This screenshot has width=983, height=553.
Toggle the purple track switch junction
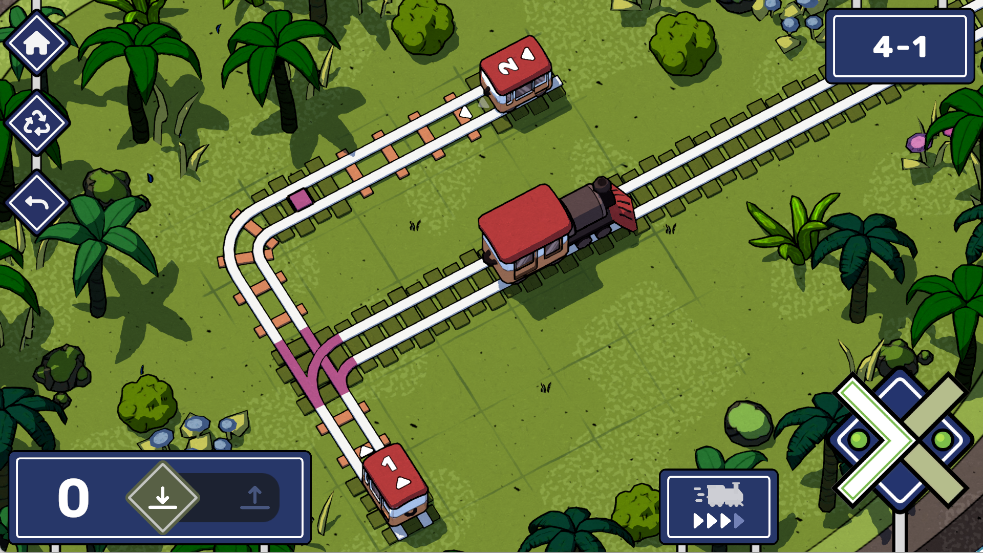320,366
